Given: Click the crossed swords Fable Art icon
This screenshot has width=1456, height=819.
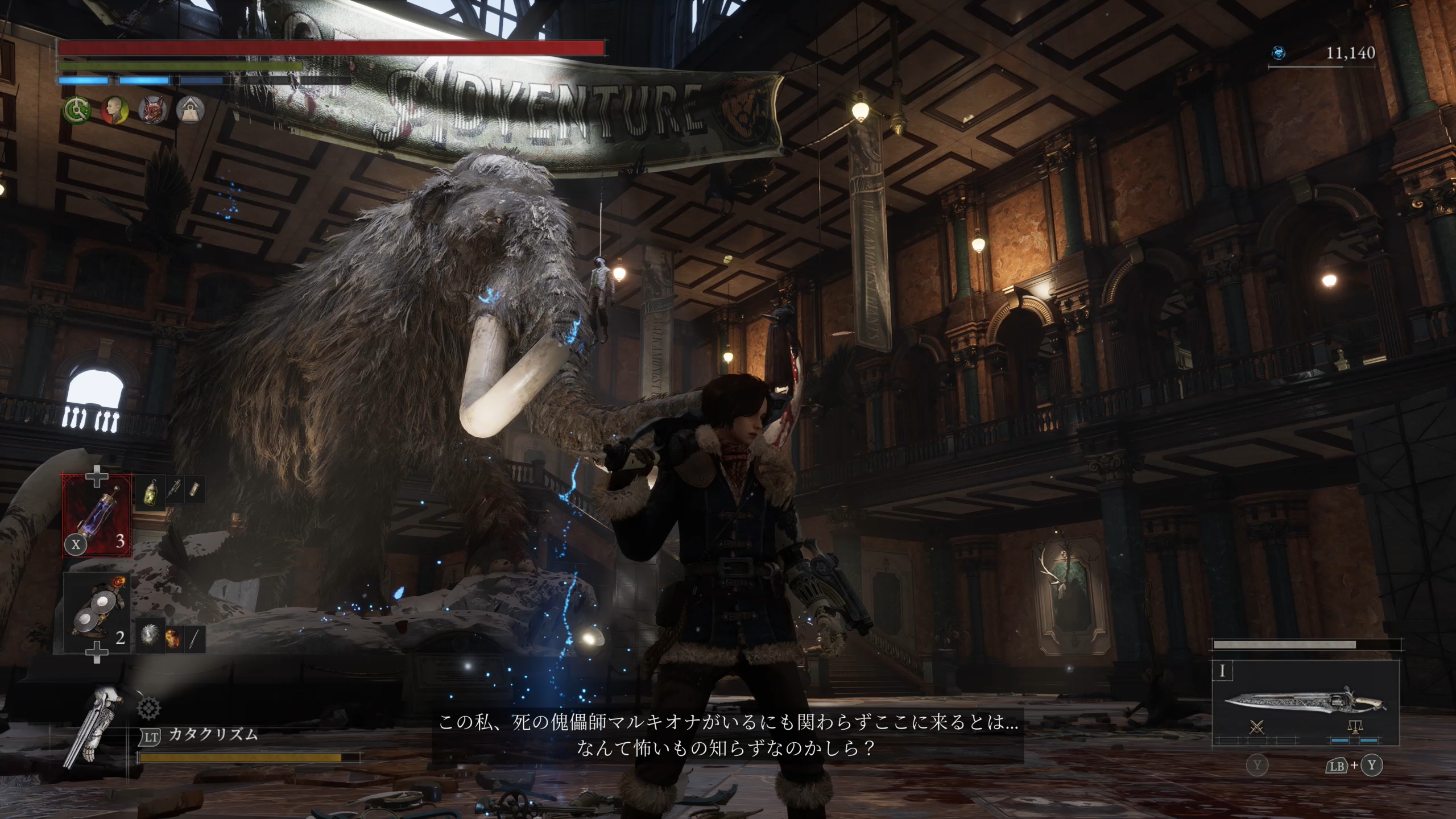Looking at the screenshot, I should click(1257, 727).
